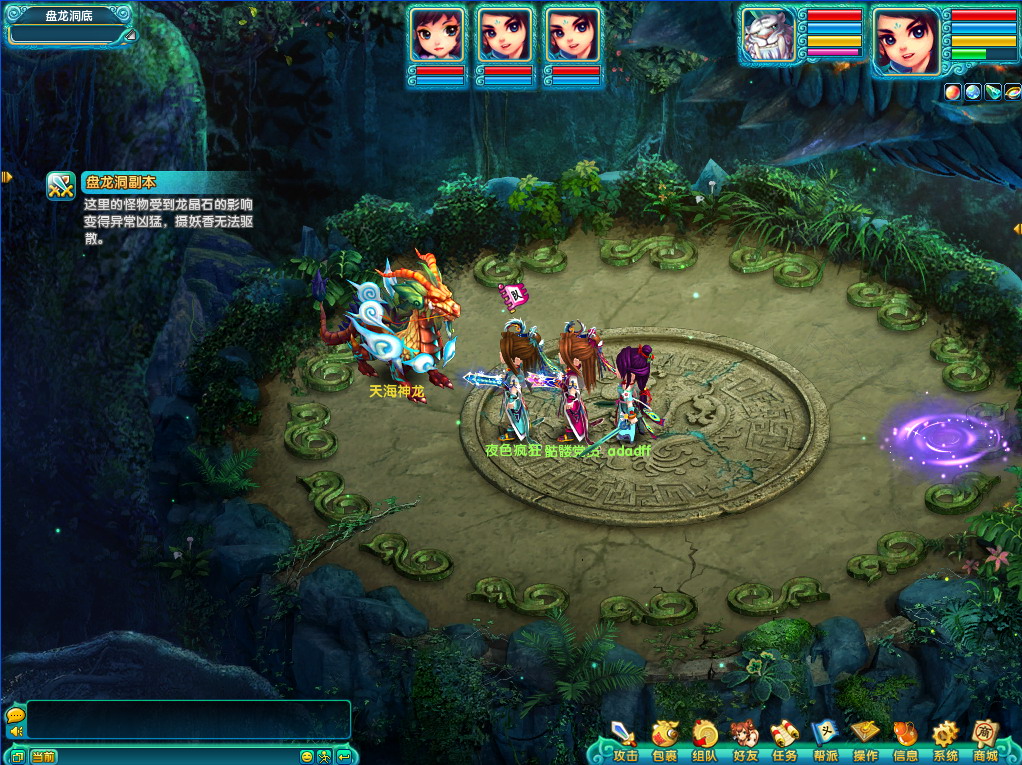
Task: Open the smiley emoji picker in chat
Action: 307,756
